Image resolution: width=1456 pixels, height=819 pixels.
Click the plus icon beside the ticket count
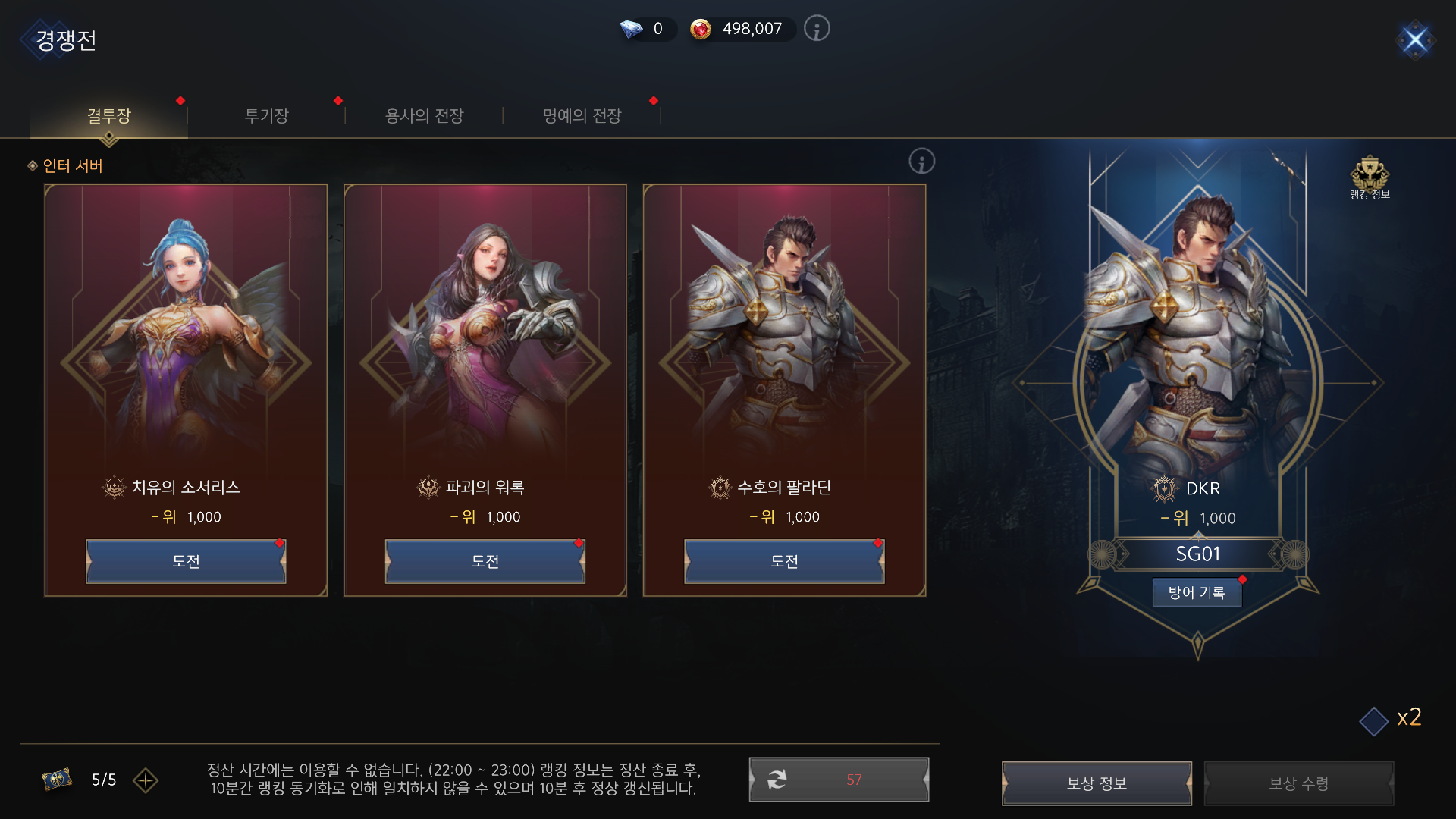[146, 781]
